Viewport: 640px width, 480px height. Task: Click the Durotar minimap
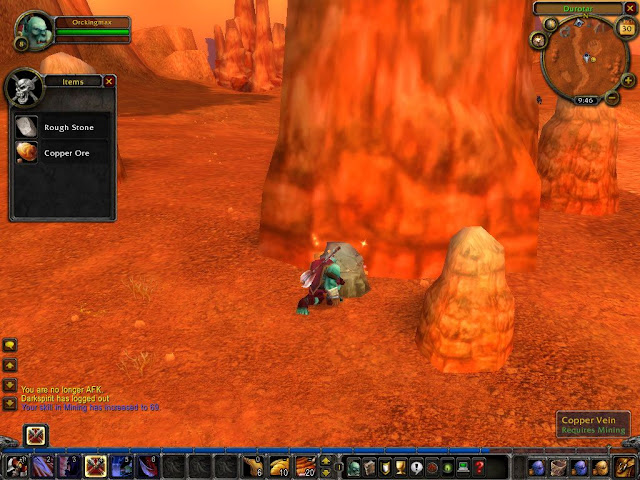(586, 60)
